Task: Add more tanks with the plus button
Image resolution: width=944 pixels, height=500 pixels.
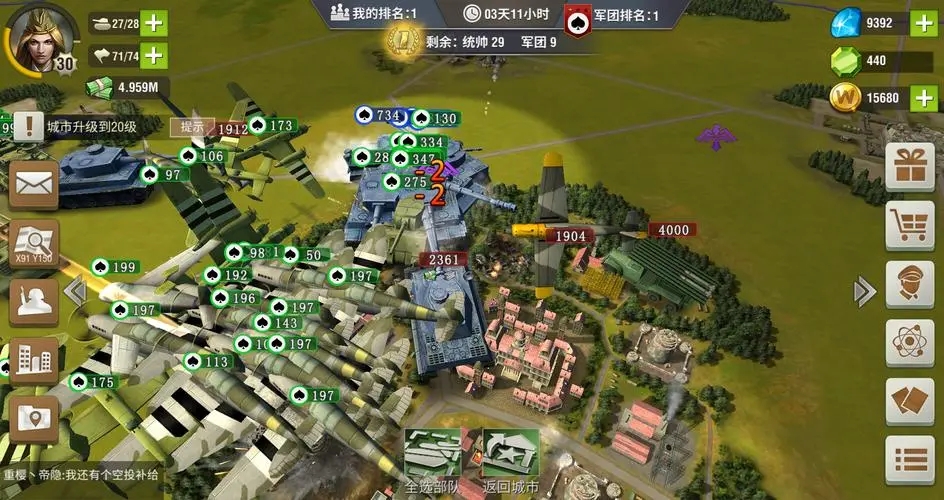Action: [x=154, y=22]
